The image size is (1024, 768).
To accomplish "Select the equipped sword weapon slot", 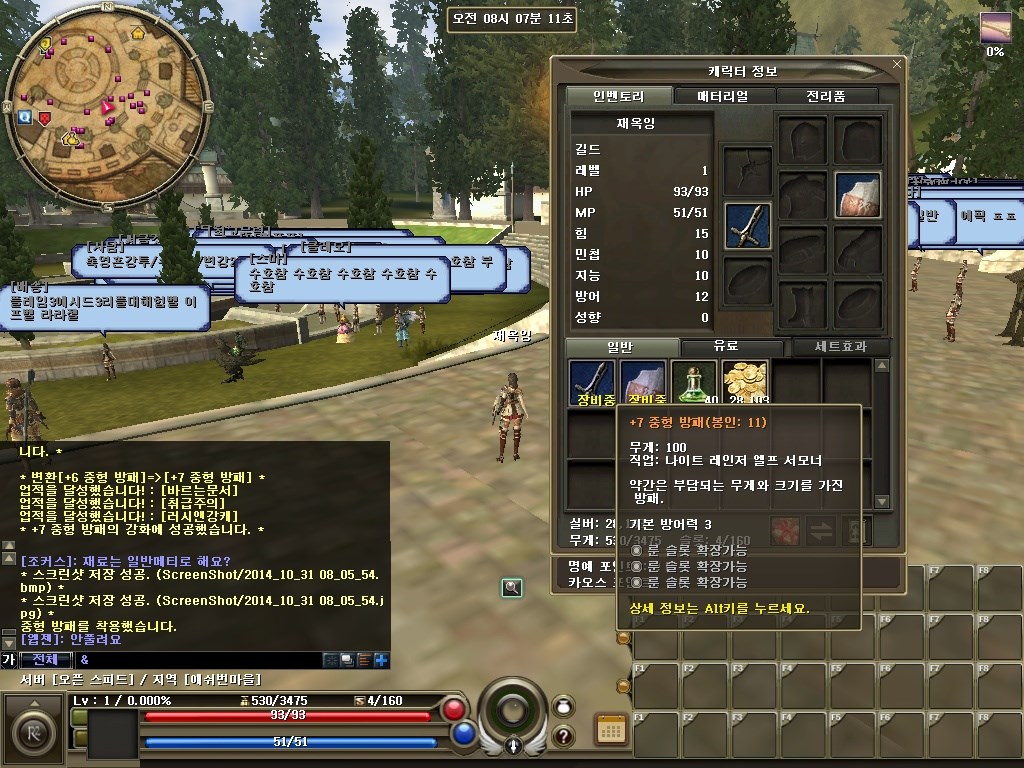I will click(x=748, y=225).
